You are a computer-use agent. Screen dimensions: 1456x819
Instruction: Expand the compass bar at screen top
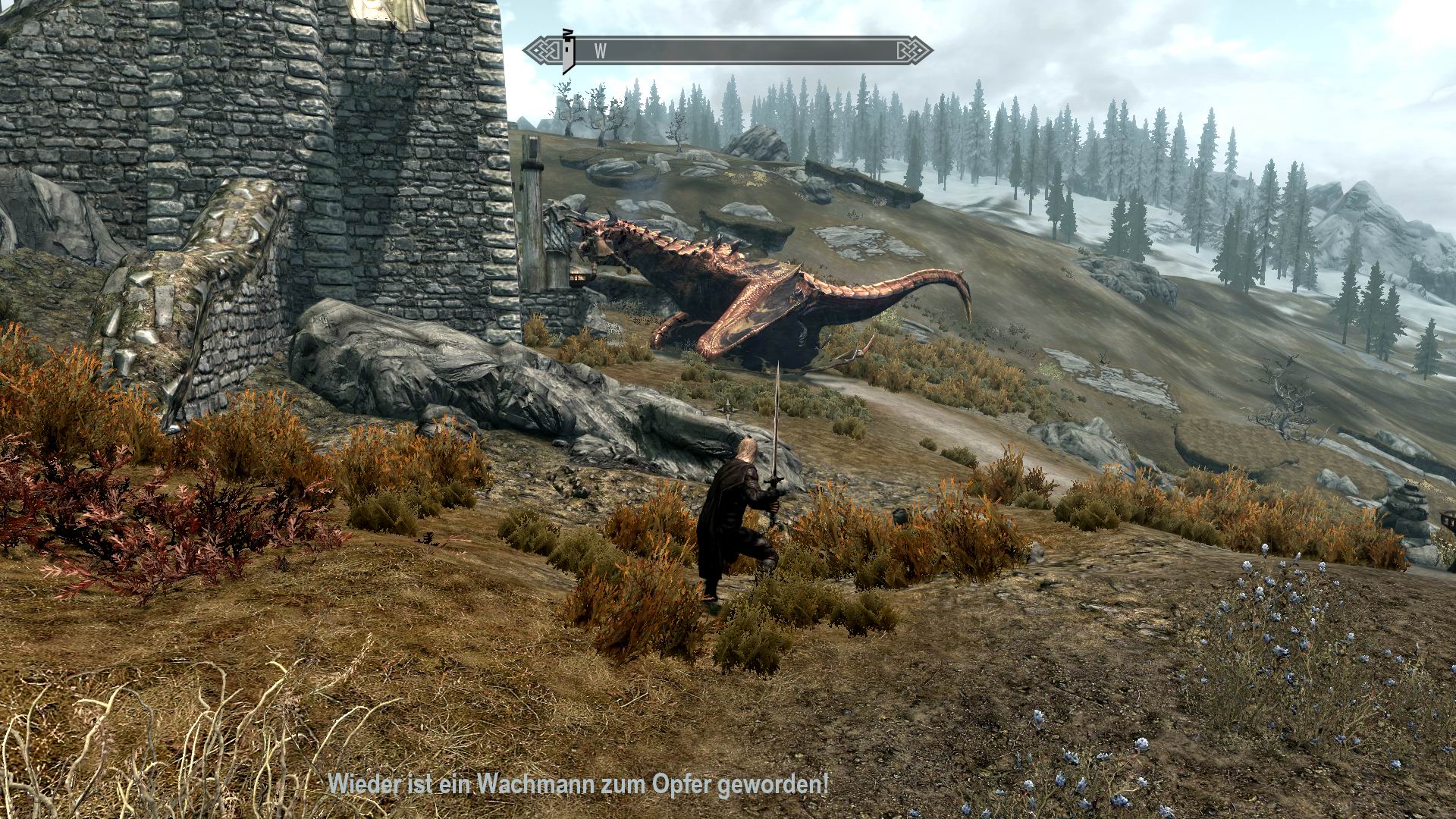728,51
